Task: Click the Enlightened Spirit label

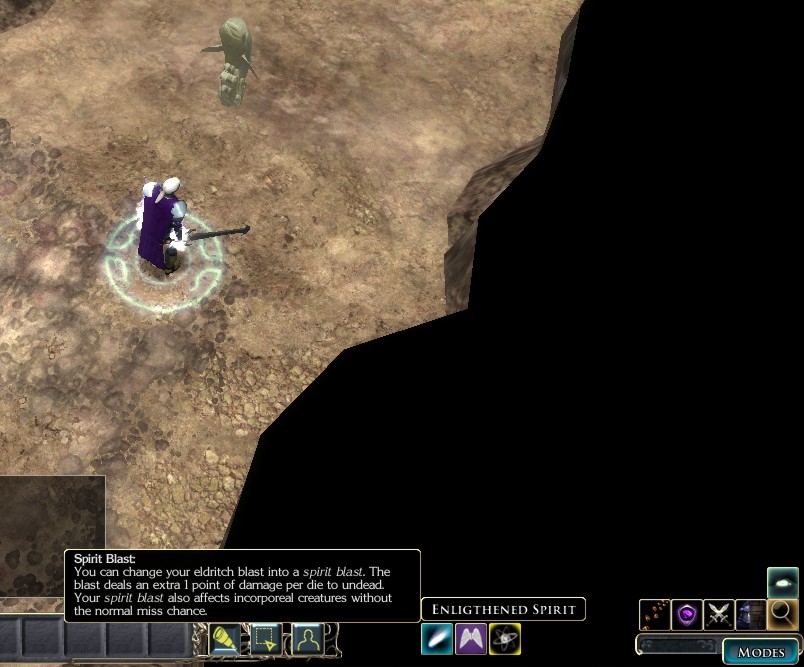Action: [503, 609]
